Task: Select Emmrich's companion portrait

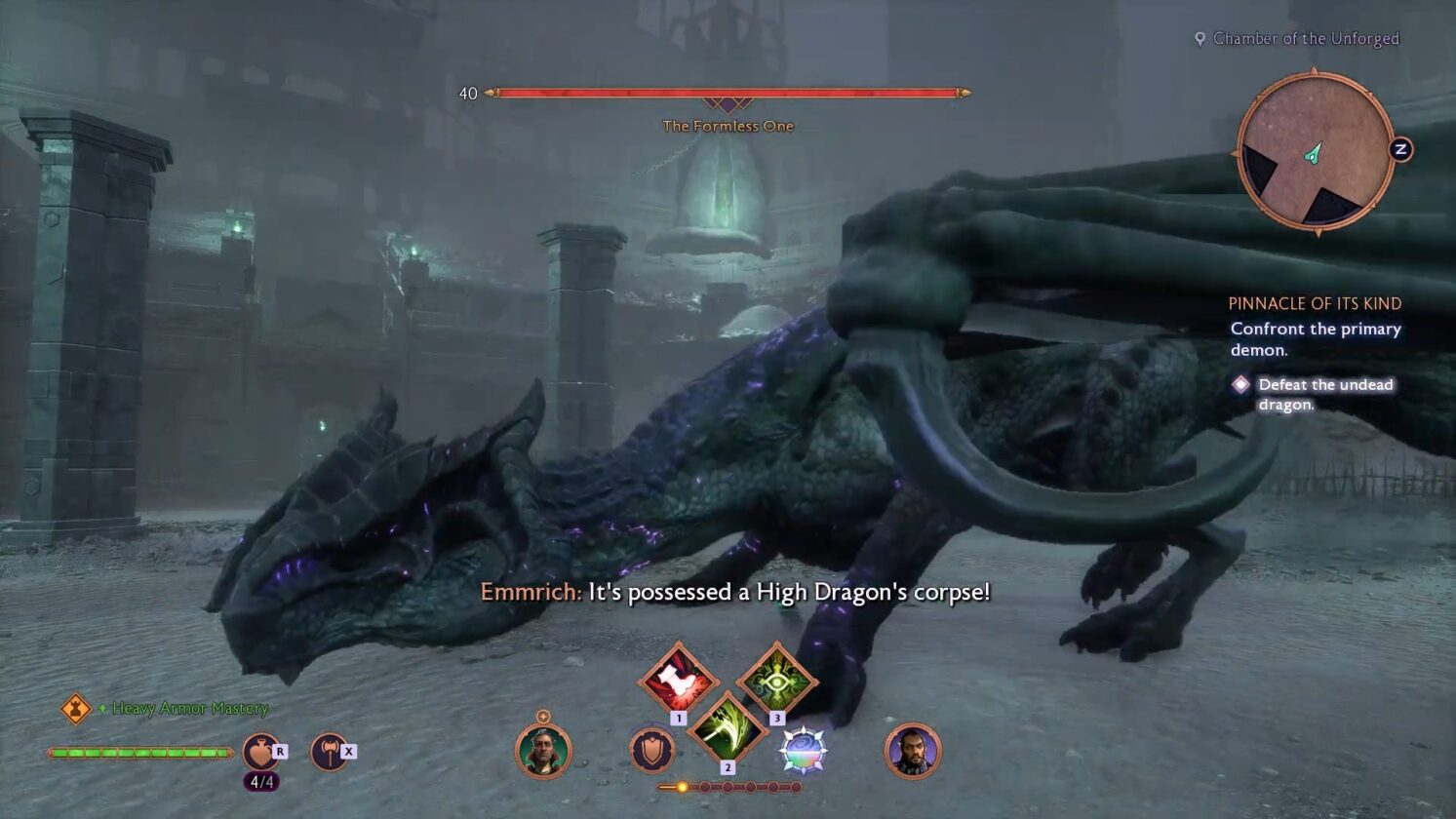Action: click(543, 751)
